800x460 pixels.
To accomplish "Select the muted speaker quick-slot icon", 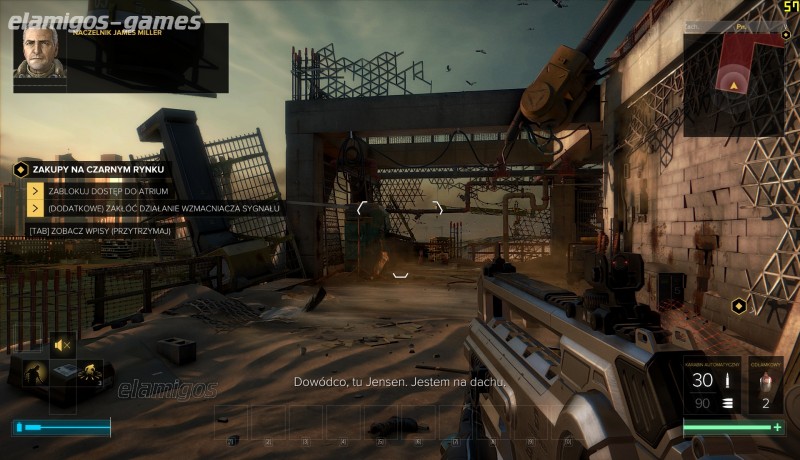I will 63,345.
